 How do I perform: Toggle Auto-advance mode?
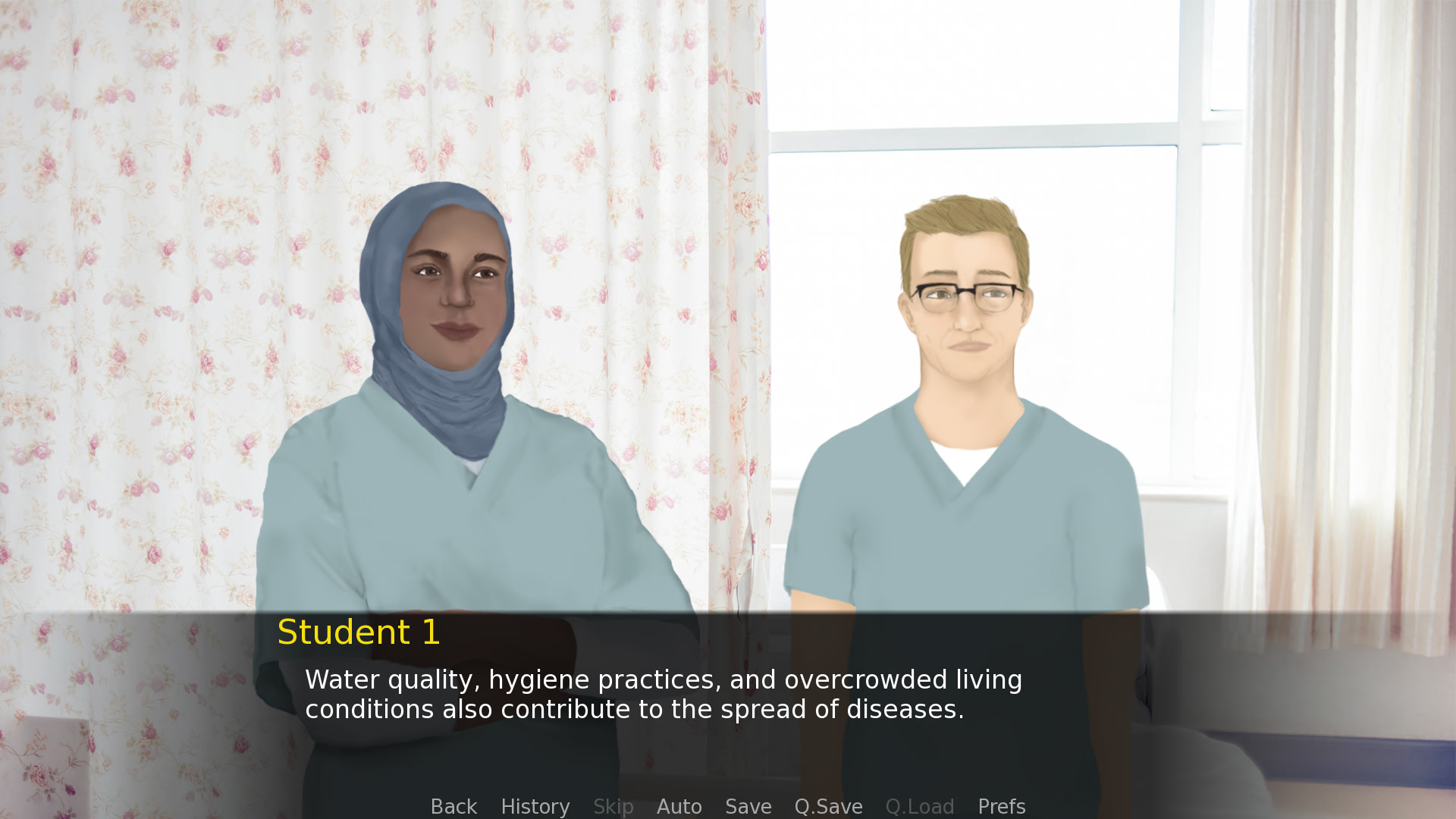(679, 807)
